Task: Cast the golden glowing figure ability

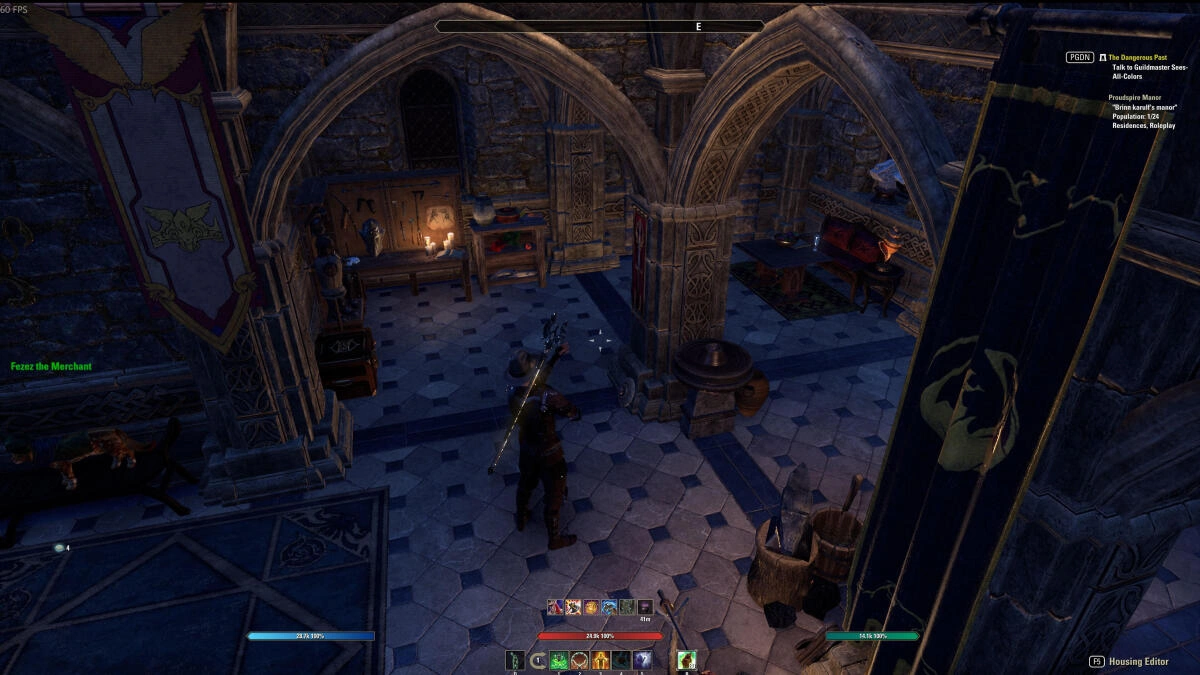Action: (x=600, y=660)
